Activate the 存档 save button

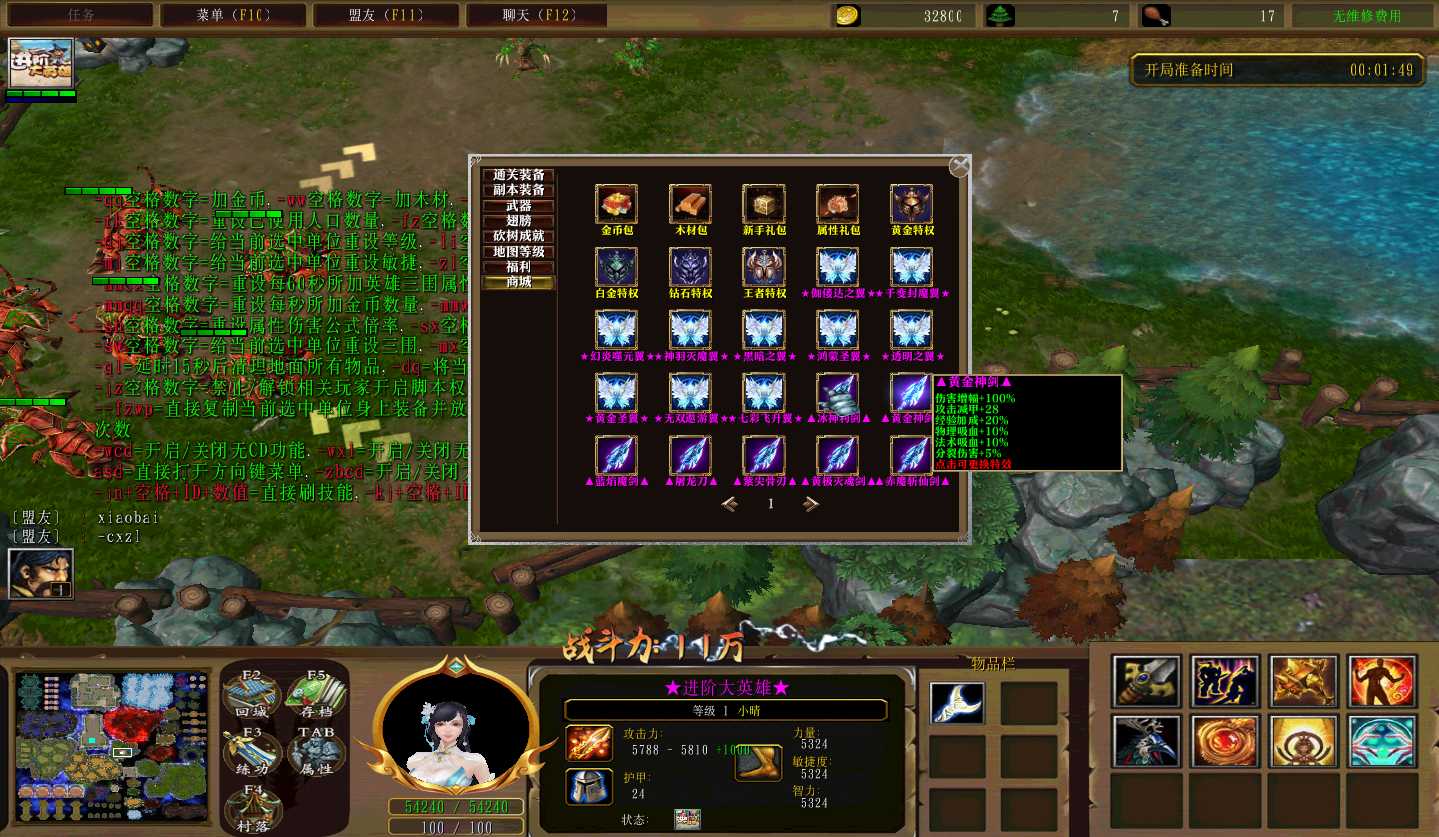coord(316,692)
